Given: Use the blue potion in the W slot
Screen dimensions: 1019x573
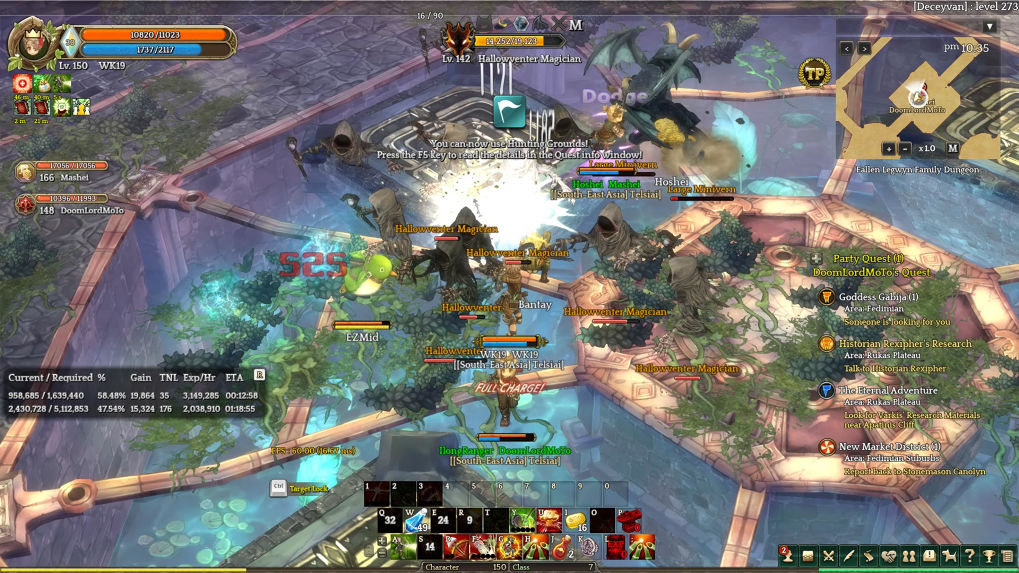Looking at the screenshot, I should pyautogui.click(x=416, y=519).
